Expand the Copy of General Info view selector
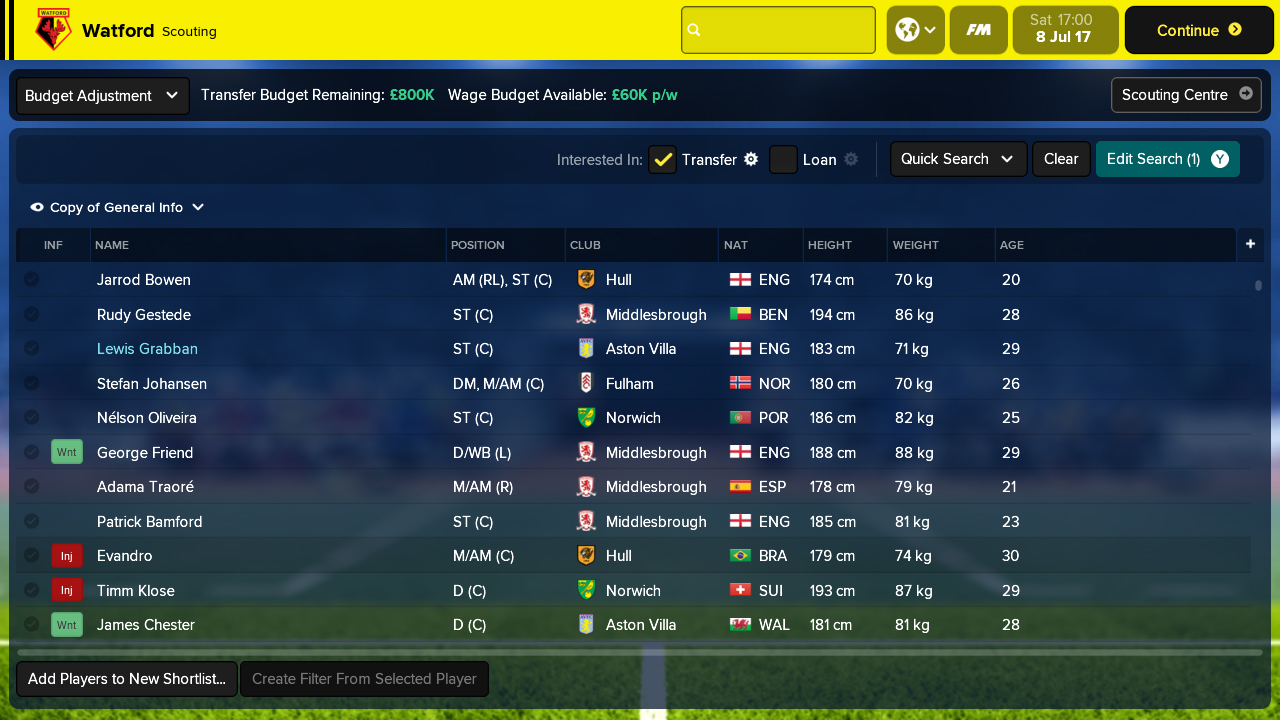The width and height of the screenshot is (1280, 720). (x=117, y=207)
